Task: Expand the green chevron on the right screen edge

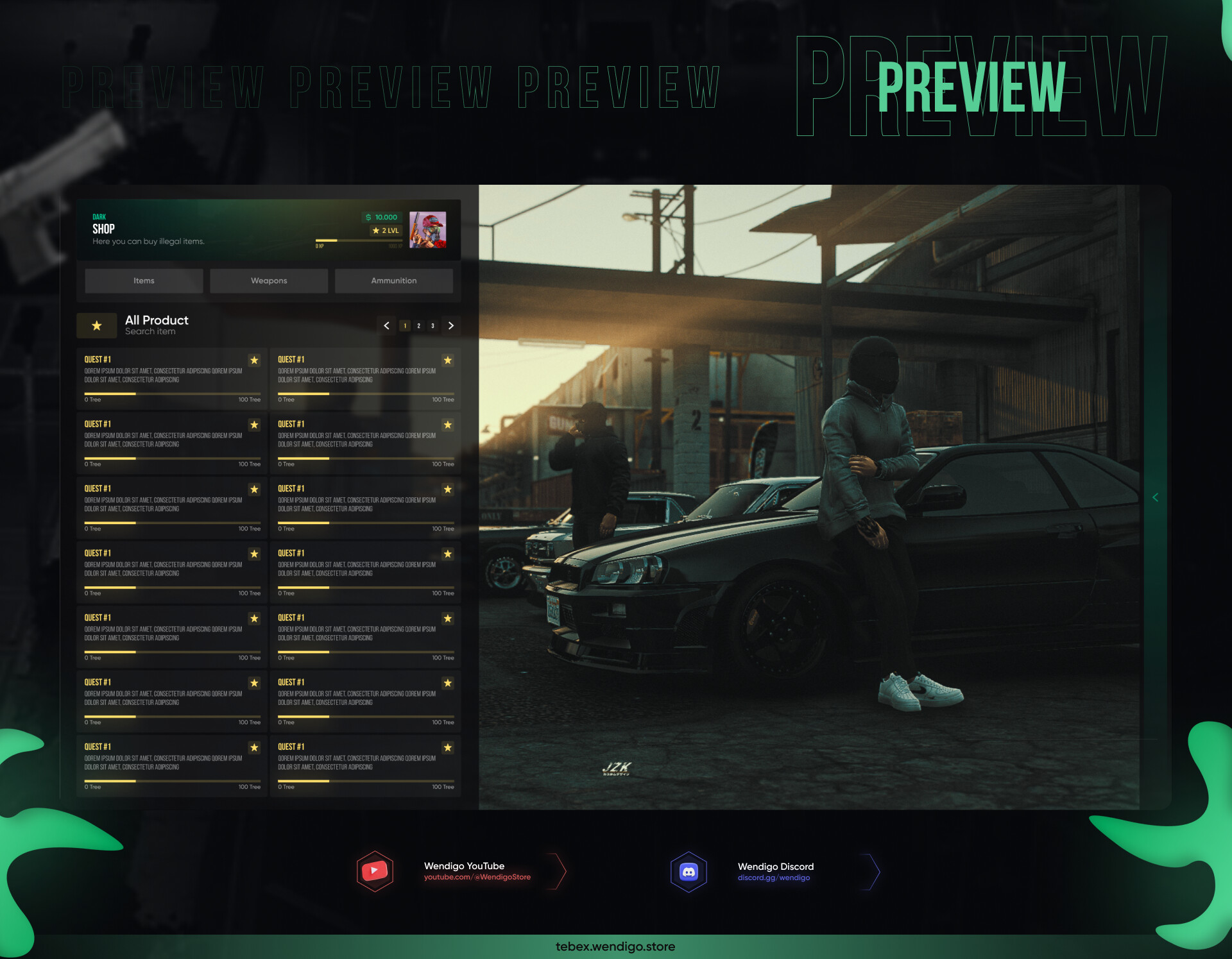Action: point(1155,497)
